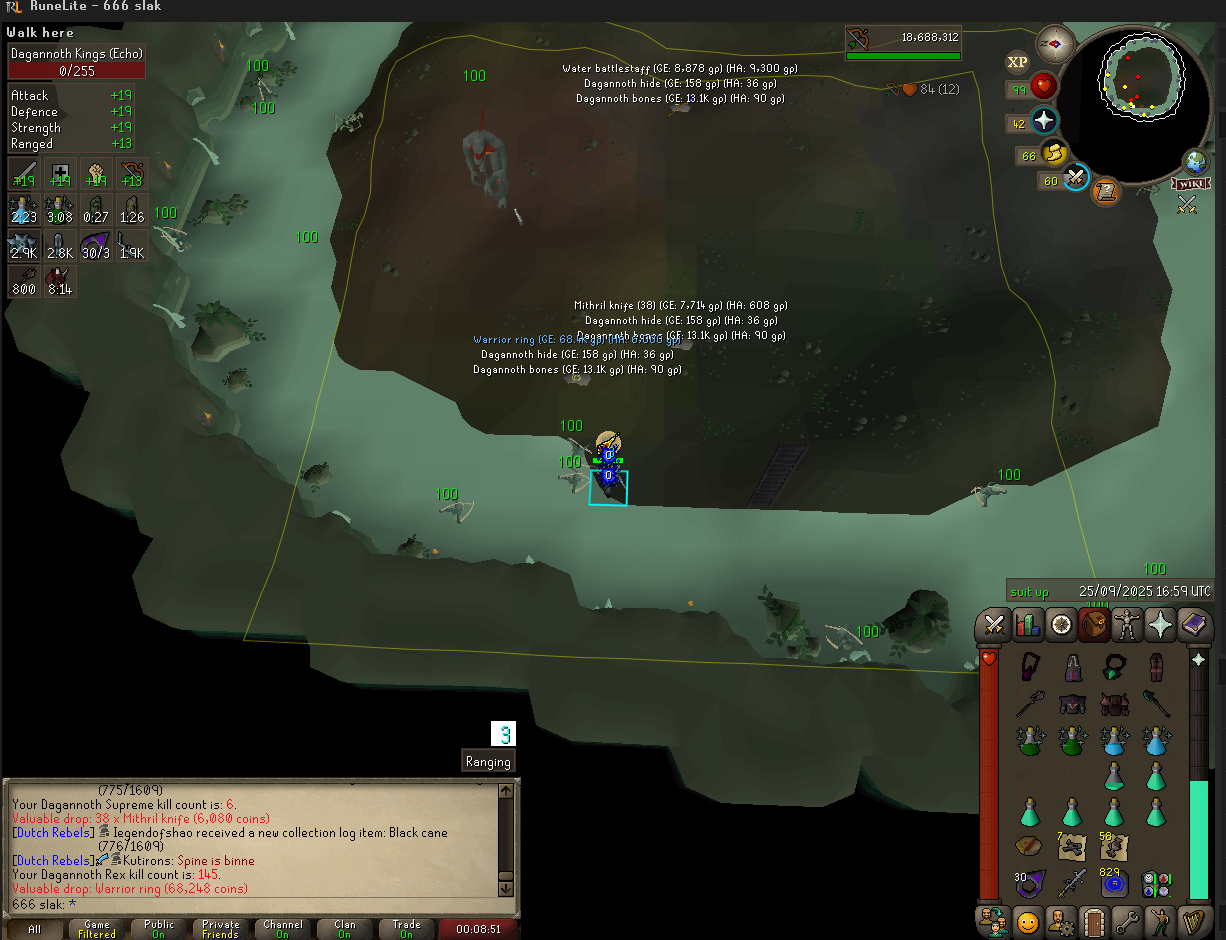The height and width of the screenshot is (940, 1226).
Task: Open the Spellbook tab
Action: point(1195,625)
